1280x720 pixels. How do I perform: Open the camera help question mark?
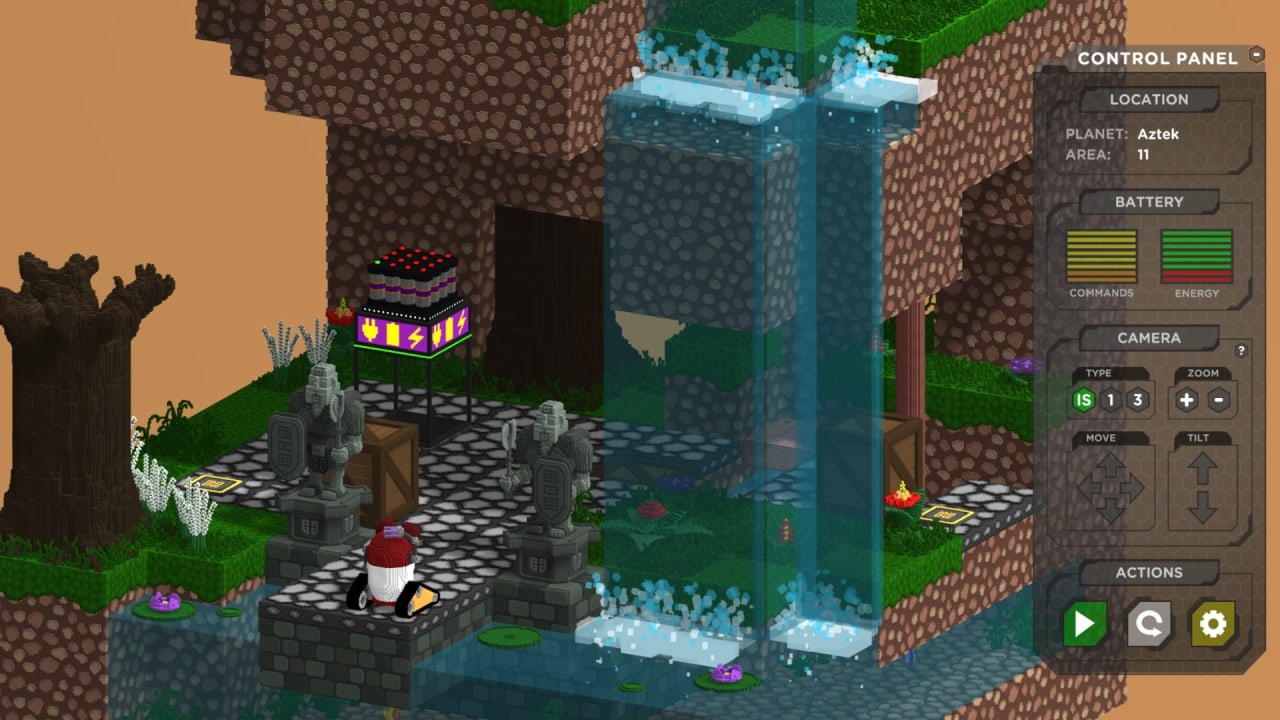tap(1242, 351)
